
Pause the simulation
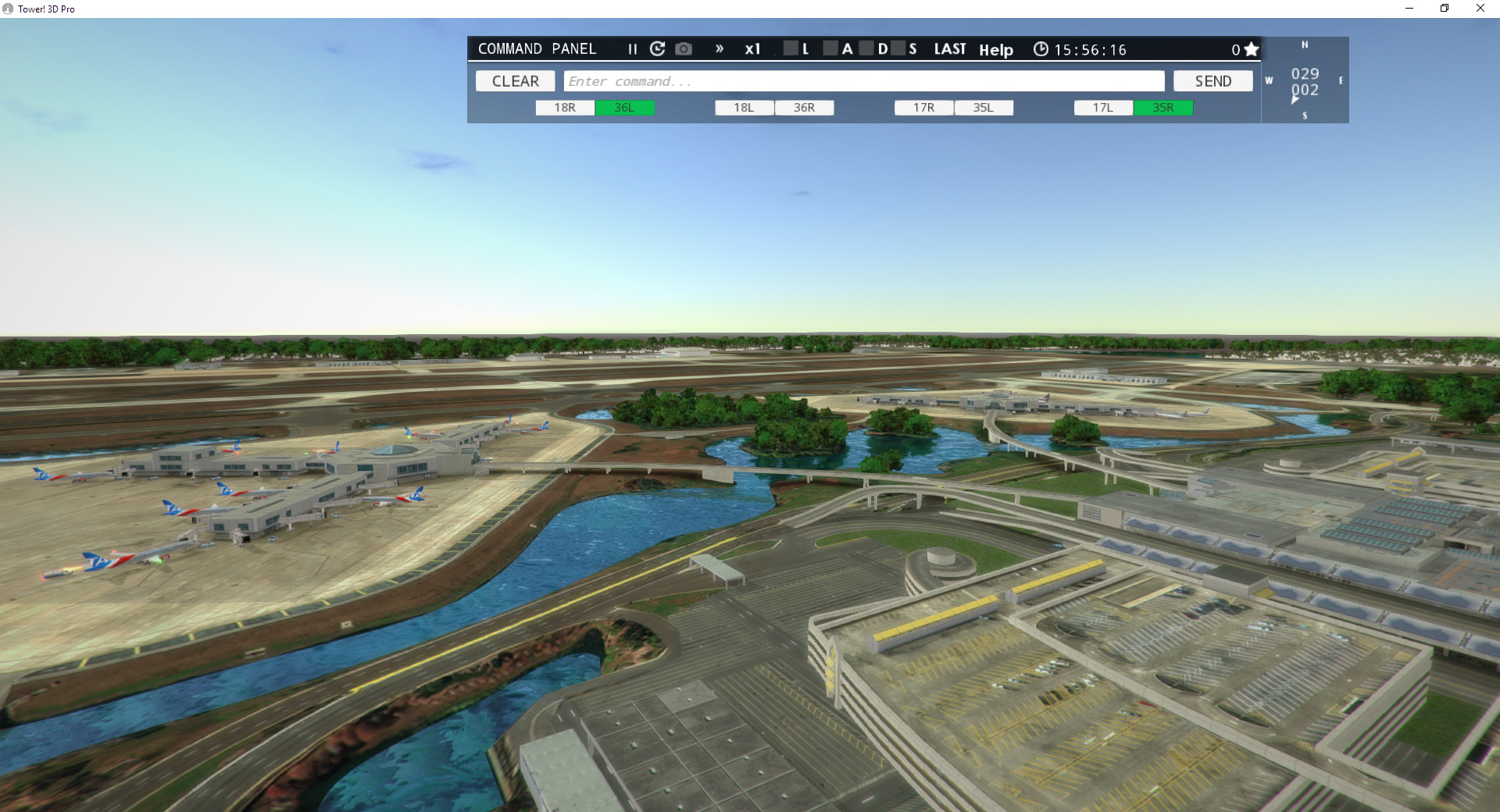pyautogui.click(x=631, y=49)
